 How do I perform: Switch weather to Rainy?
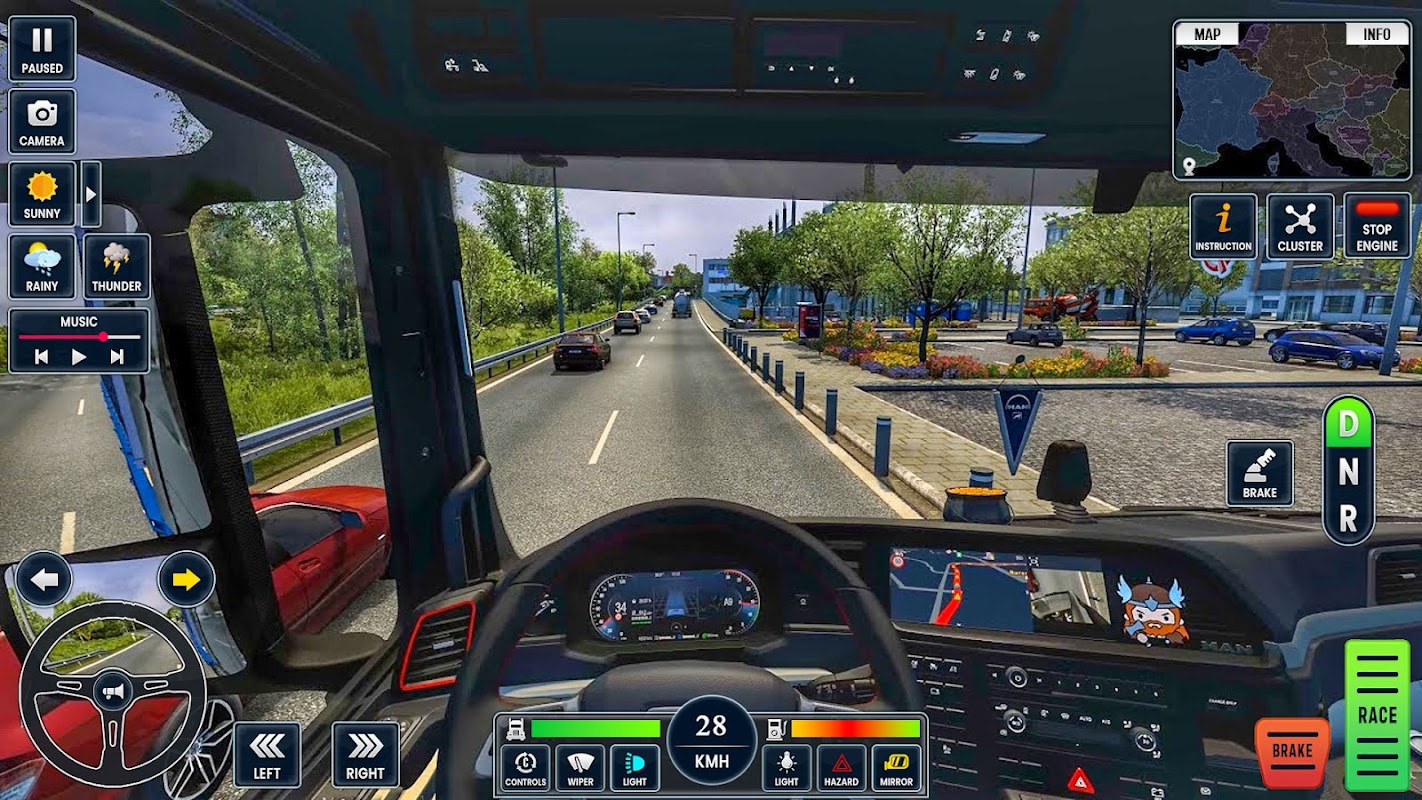click(42, 267)
